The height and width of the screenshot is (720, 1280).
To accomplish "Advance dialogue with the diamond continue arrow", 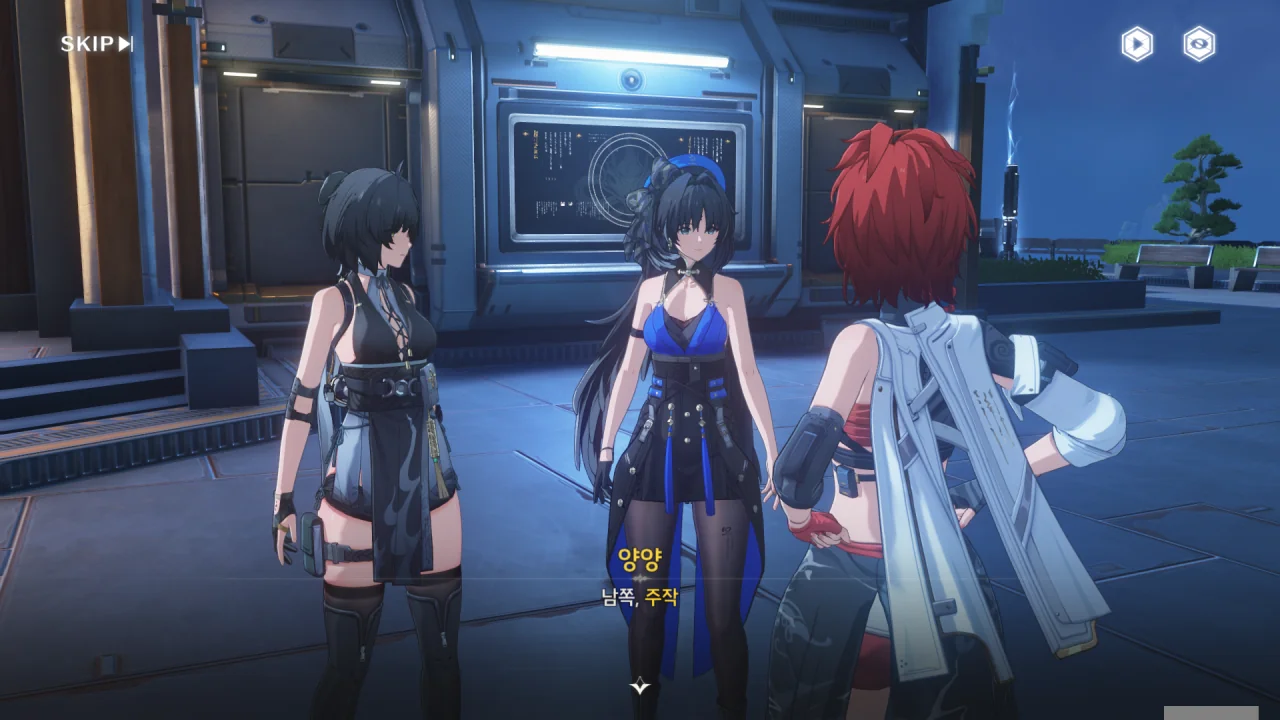I will click(640, 685).
